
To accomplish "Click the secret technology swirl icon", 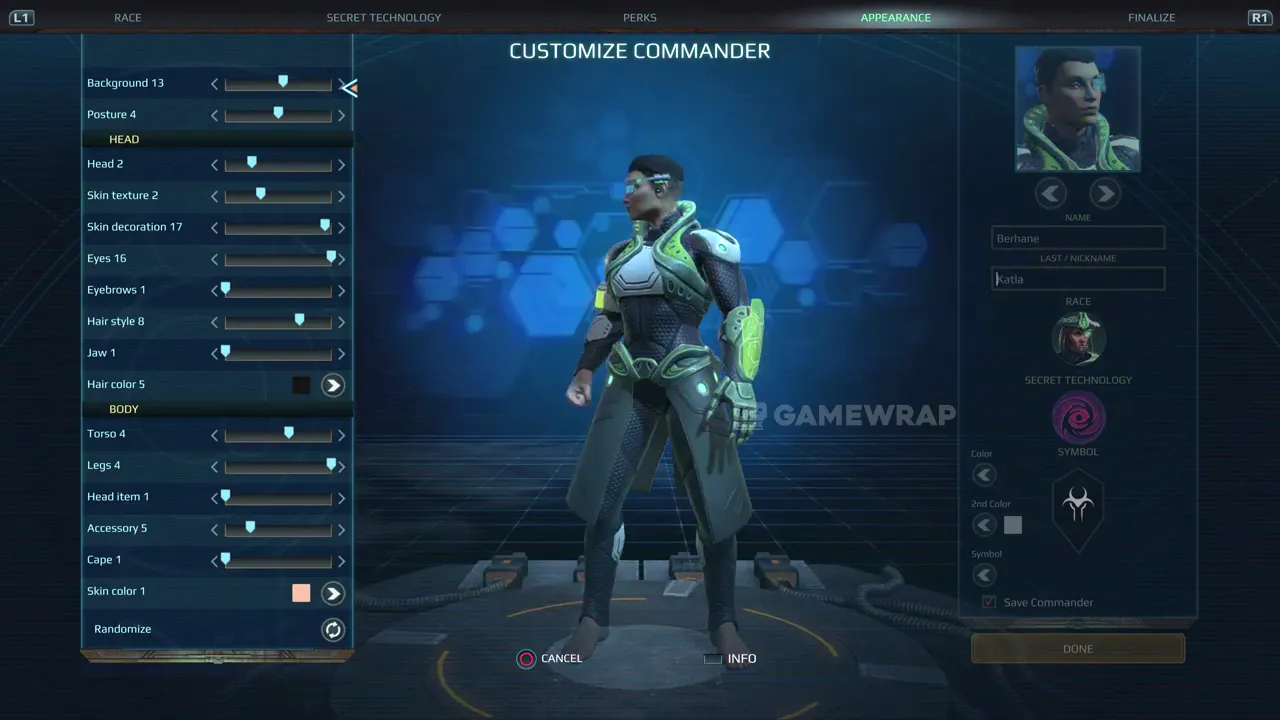I will 1078,417.
